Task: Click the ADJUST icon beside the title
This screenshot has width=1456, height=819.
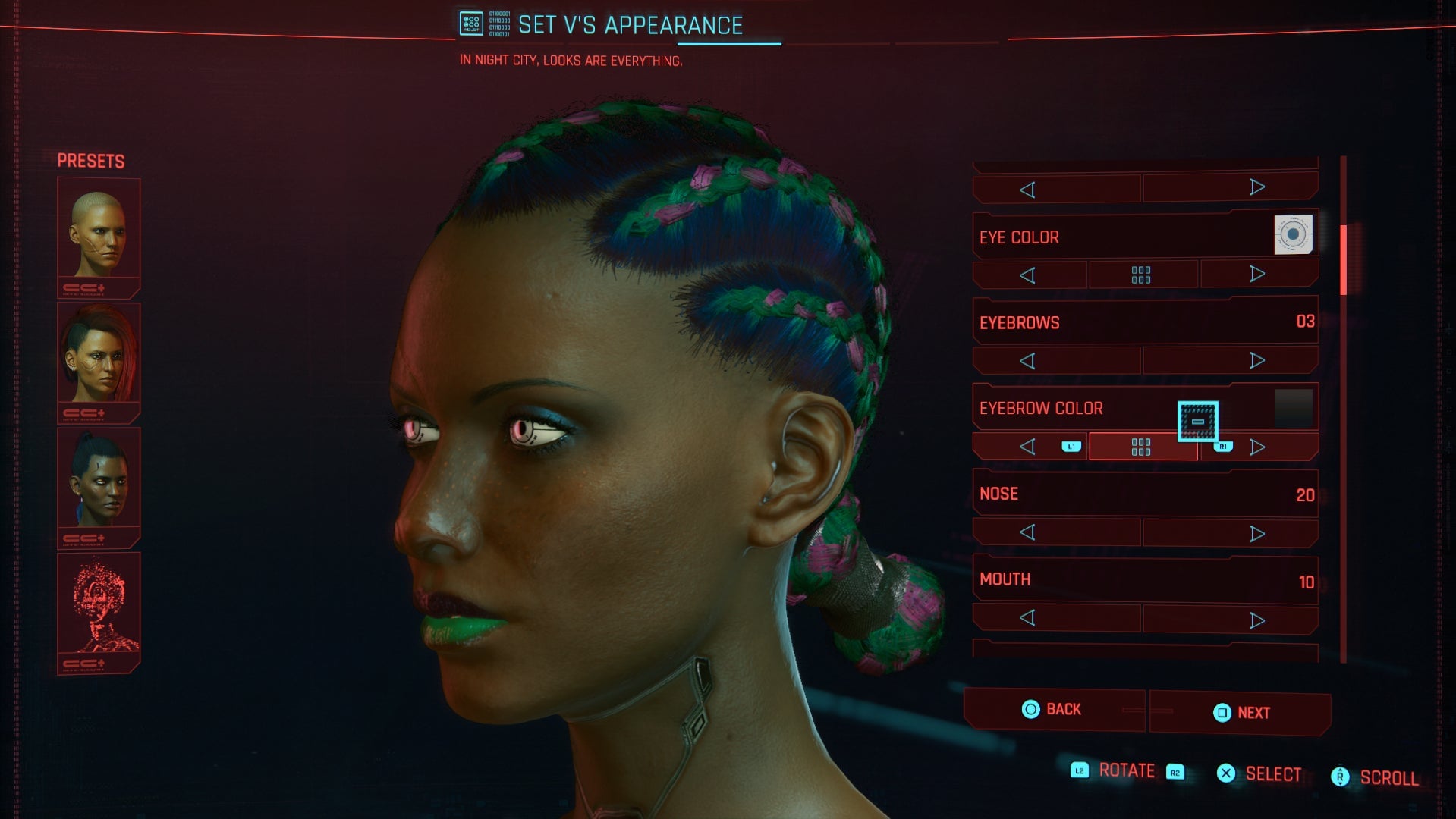Action: [470, 24]
